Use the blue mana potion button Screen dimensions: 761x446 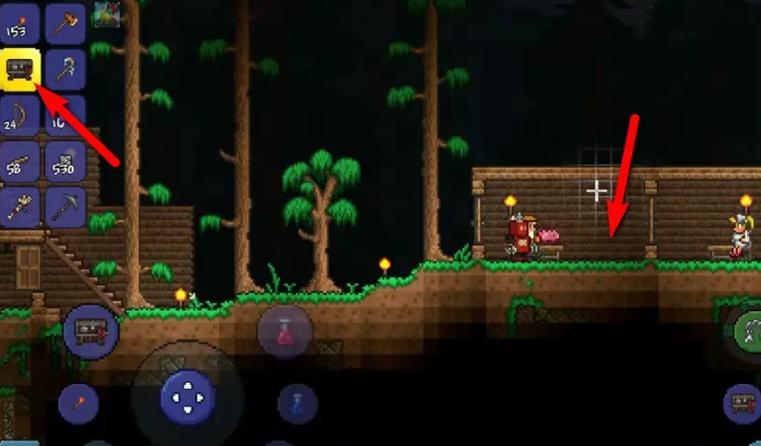click(x=297, y=402)
